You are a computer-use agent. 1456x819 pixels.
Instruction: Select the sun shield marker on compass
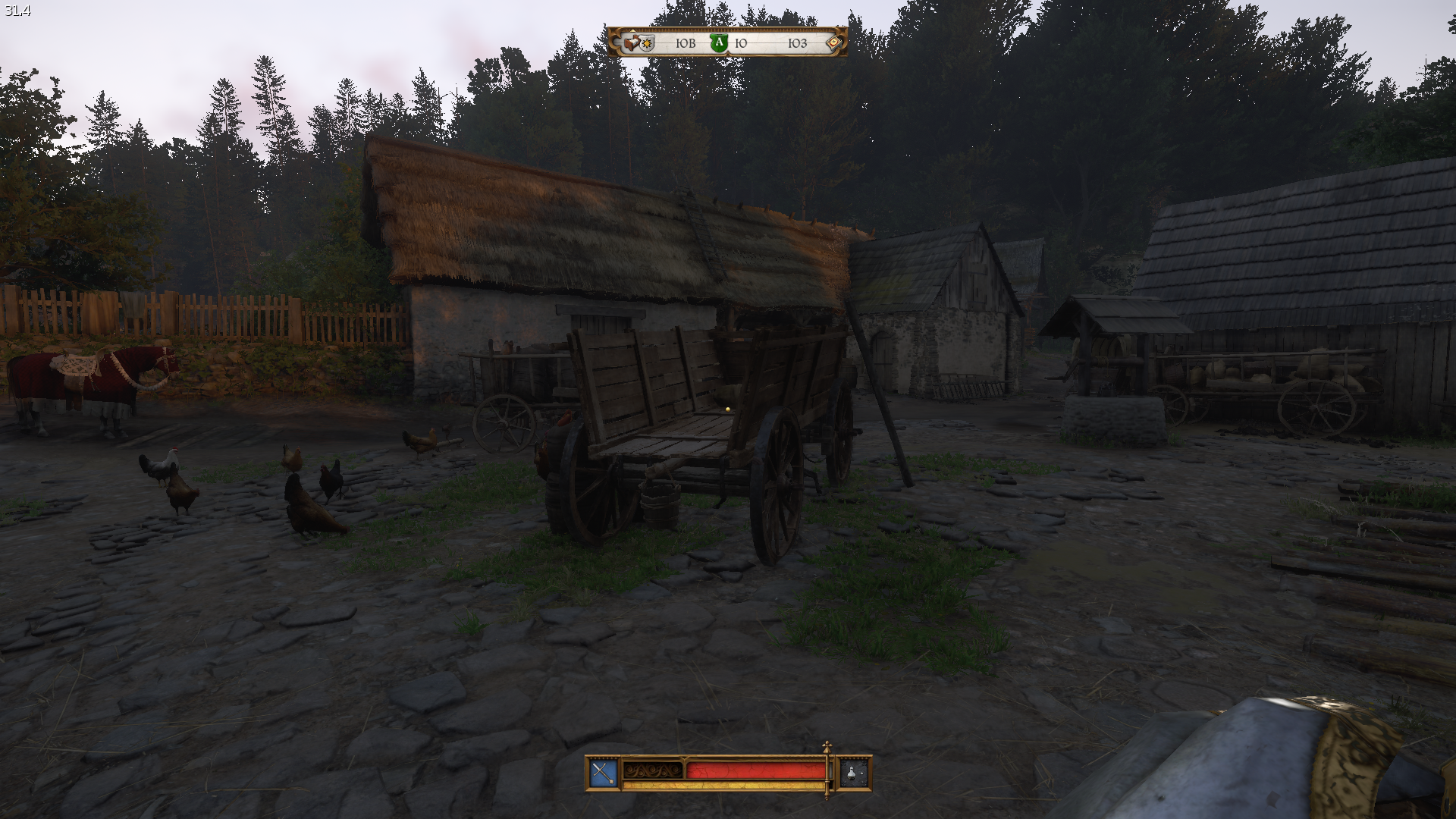pyautogui.click(x=647, y=44)
